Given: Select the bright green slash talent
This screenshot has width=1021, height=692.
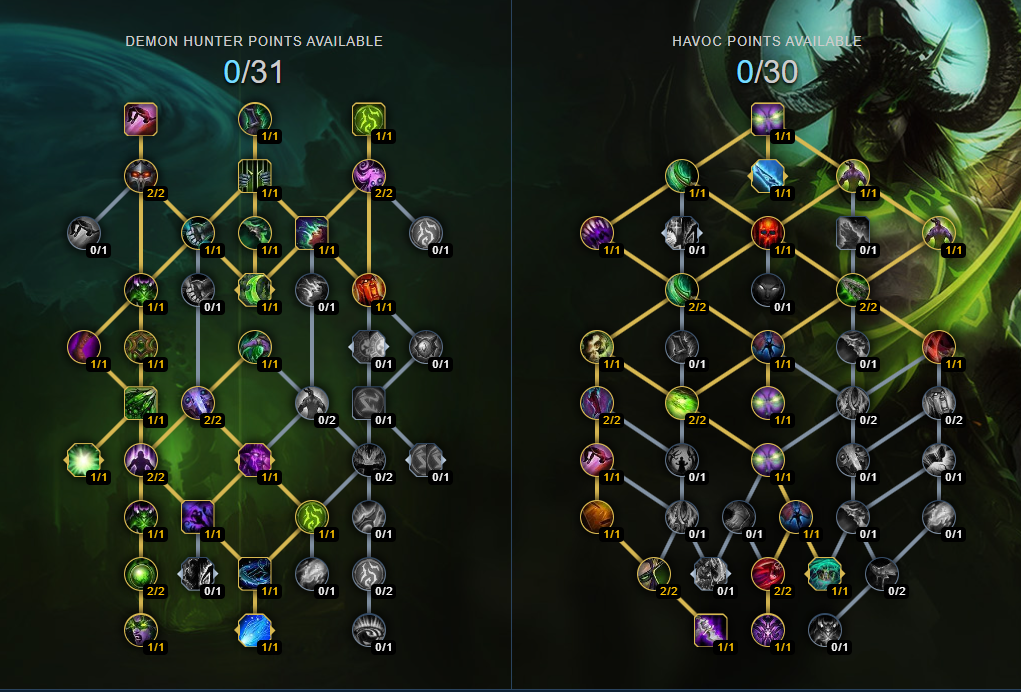Looking at the screenshot, I should [x=681, y=403].
